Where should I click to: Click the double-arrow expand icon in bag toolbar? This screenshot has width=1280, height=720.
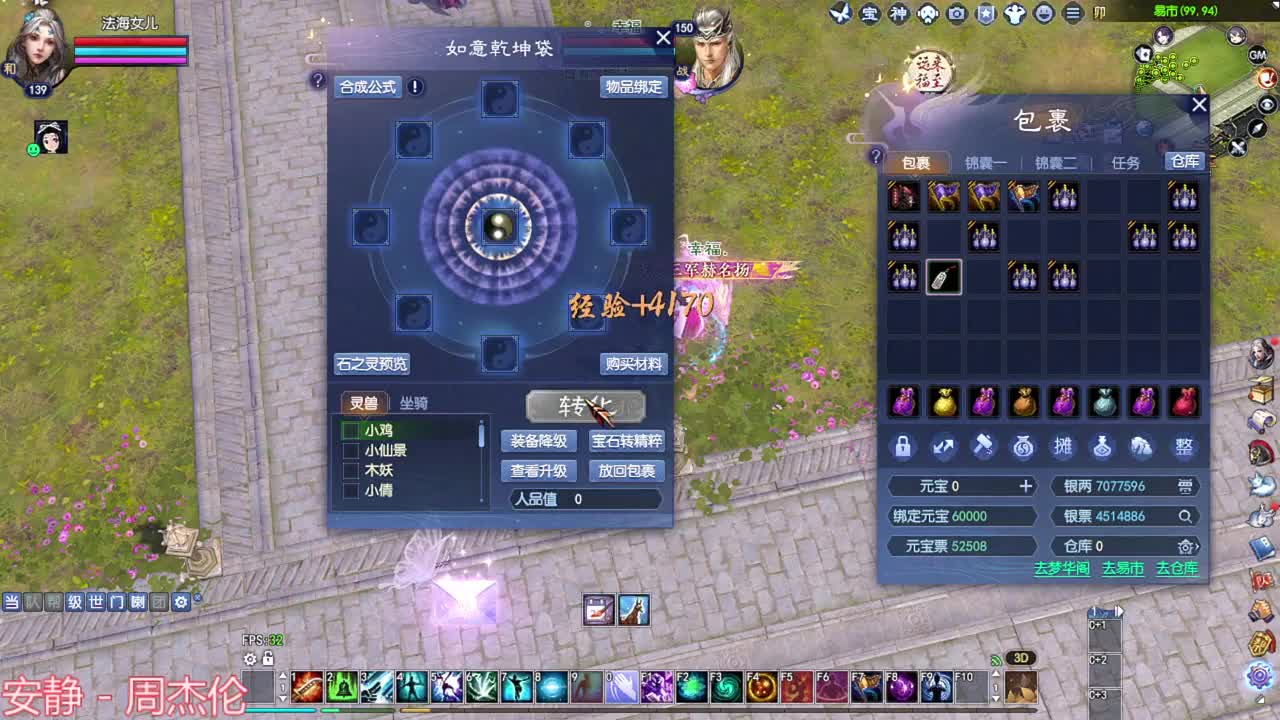click(x=944, y=448)
